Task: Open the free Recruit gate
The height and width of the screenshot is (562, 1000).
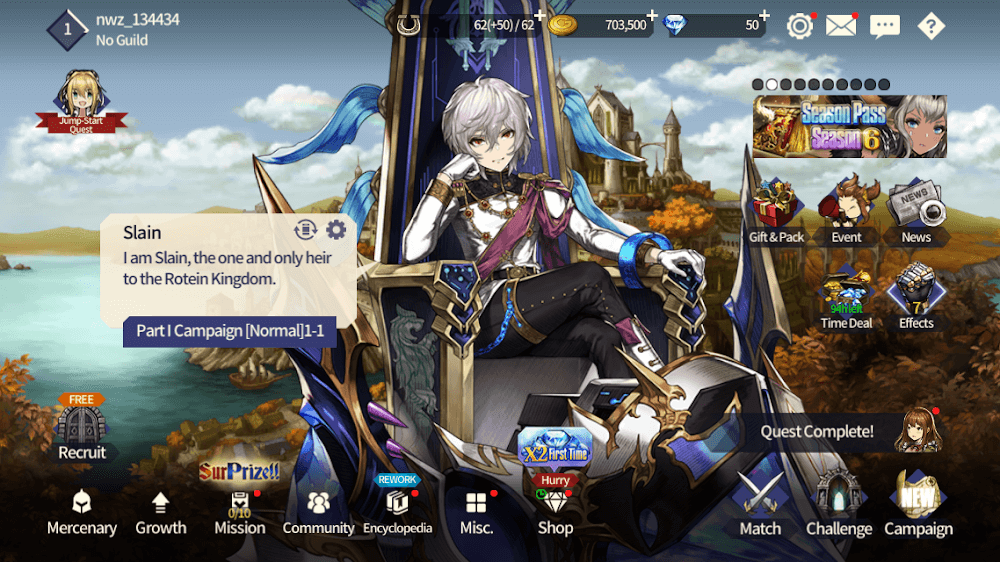Action: (82, 430)
